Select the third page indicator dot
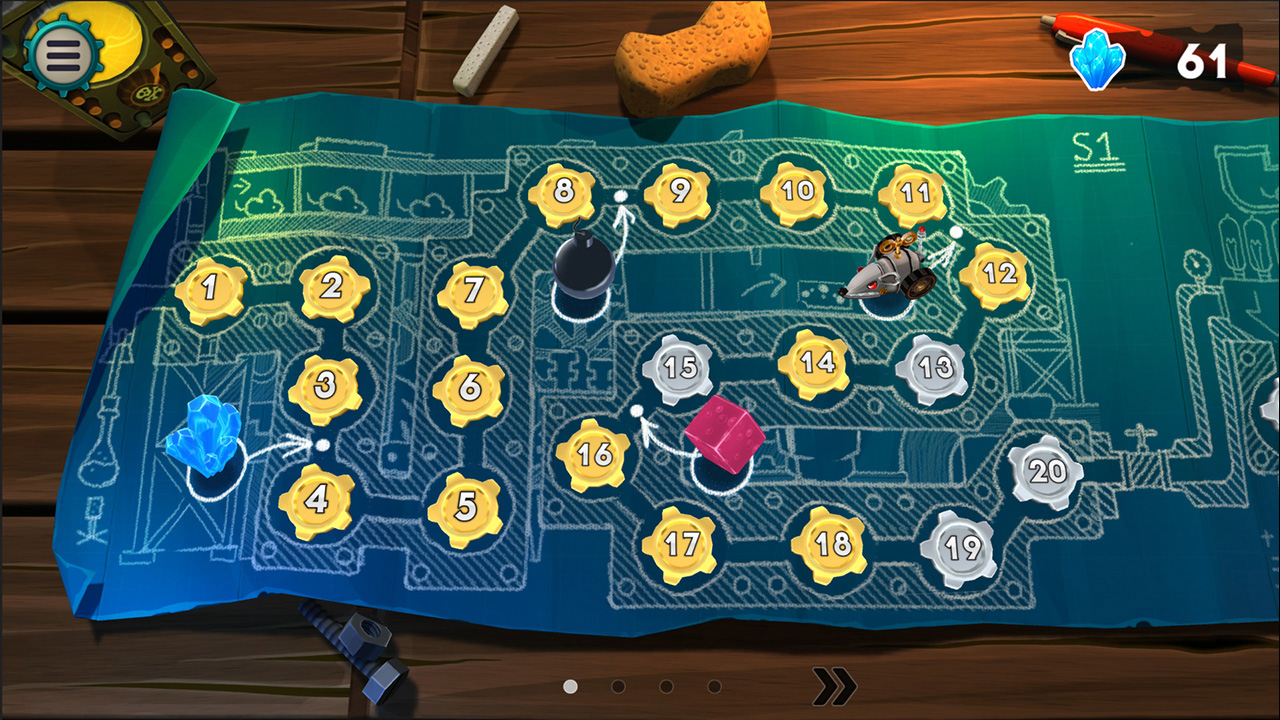The width and height of the screenshot is (1280, 720). [665, 687]
